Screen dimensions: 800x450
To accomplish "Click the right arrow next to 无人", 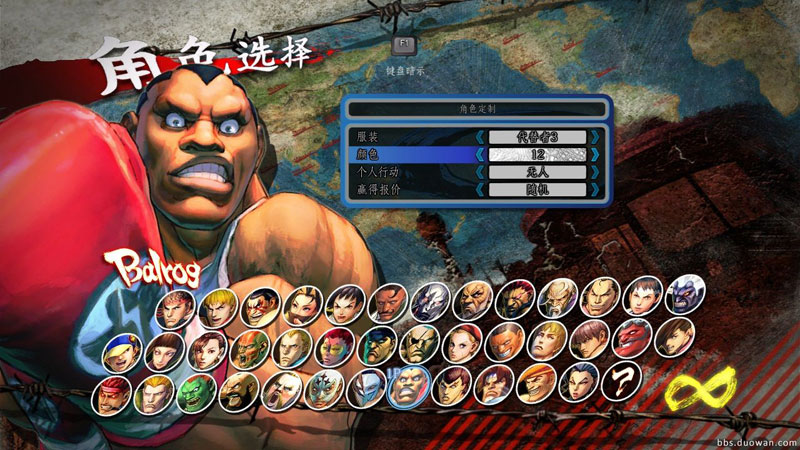I will pyautogui.click(x=595, y=171).
